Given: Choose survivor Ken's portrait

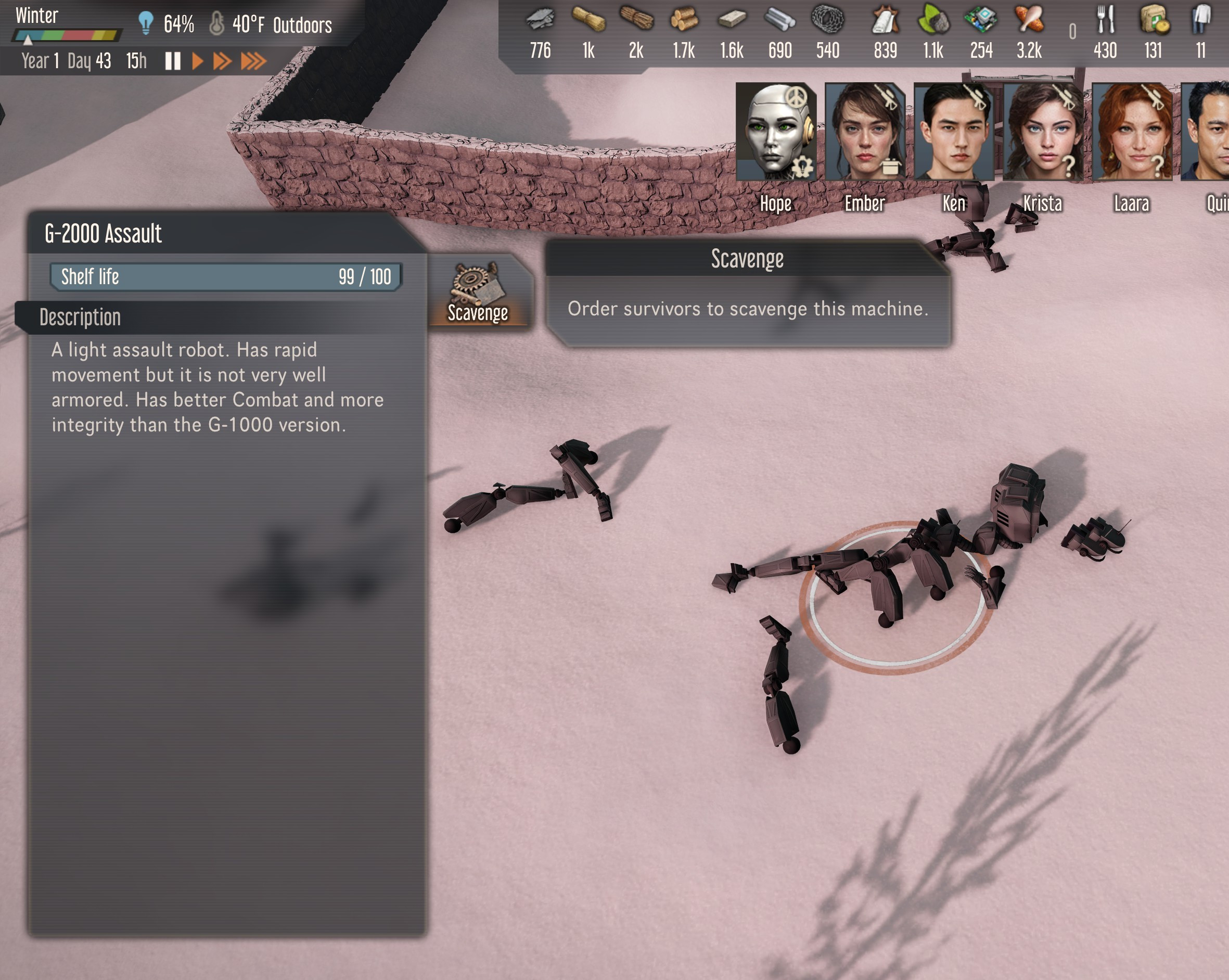Looking at the screenshot, I should pyautogui.click(x=954, y=132).
